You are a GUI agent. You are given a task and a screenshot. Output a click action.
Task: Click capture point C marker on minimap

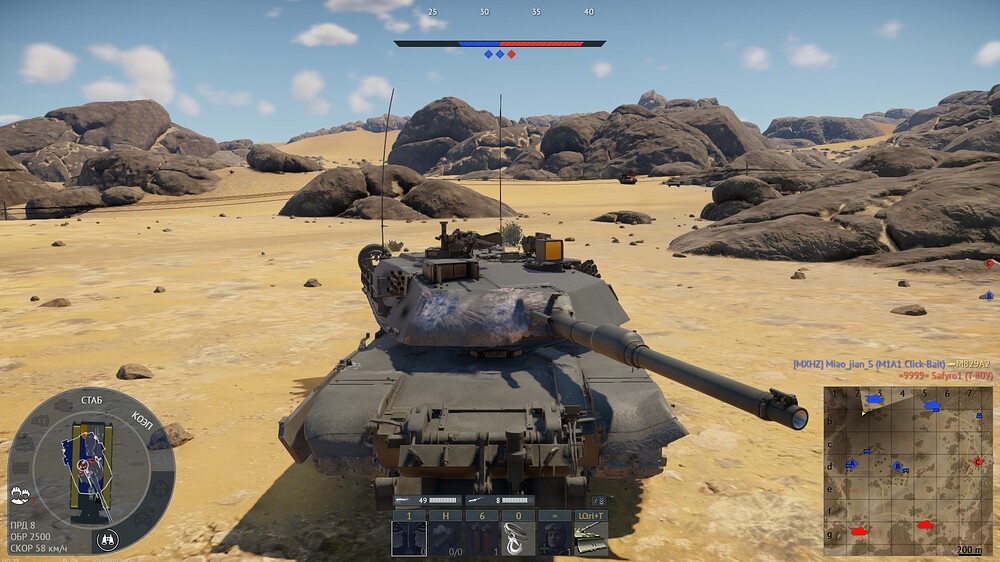(978, 462)
